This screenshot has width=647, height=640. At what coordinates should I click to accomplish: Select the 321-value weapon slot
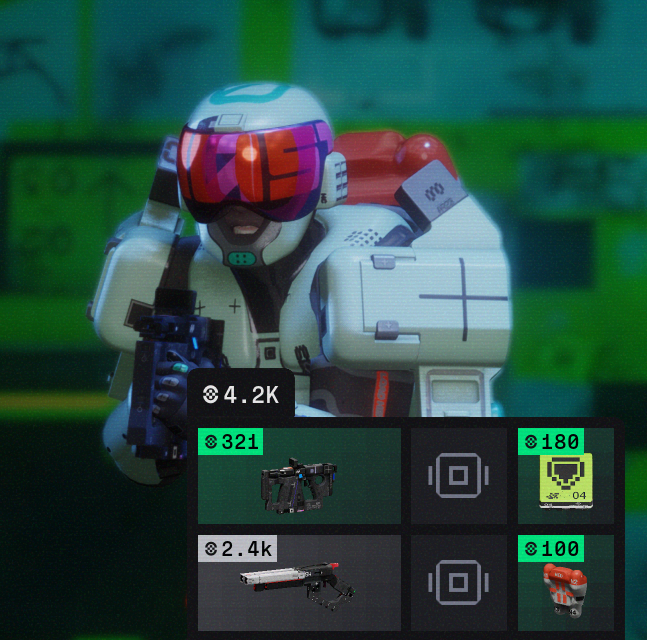[x=299, y=477]
